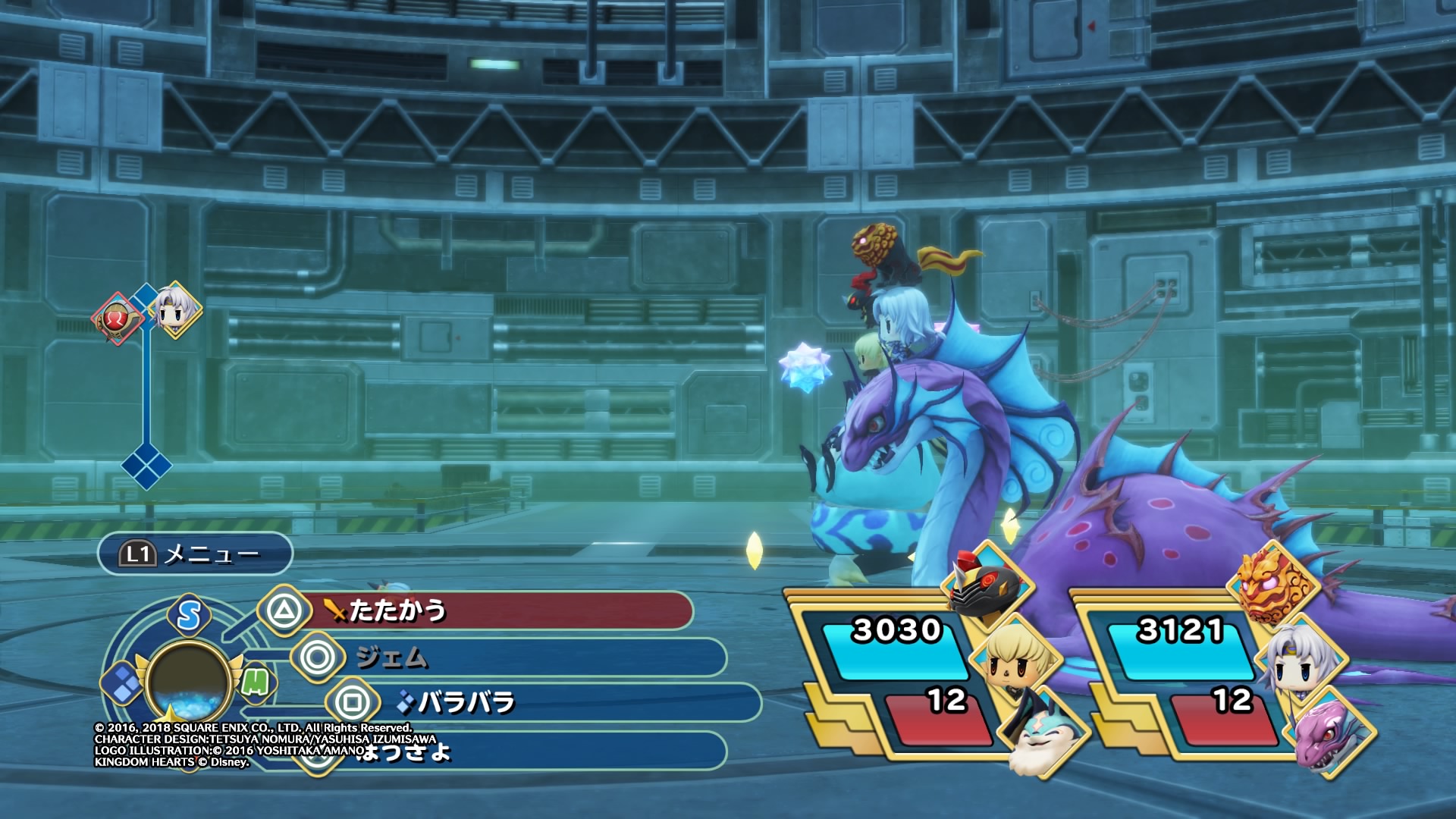Screen dimensions: 1456x819
Task: Select the purple serpent mirage portrait
Action: click(1332, 736)
